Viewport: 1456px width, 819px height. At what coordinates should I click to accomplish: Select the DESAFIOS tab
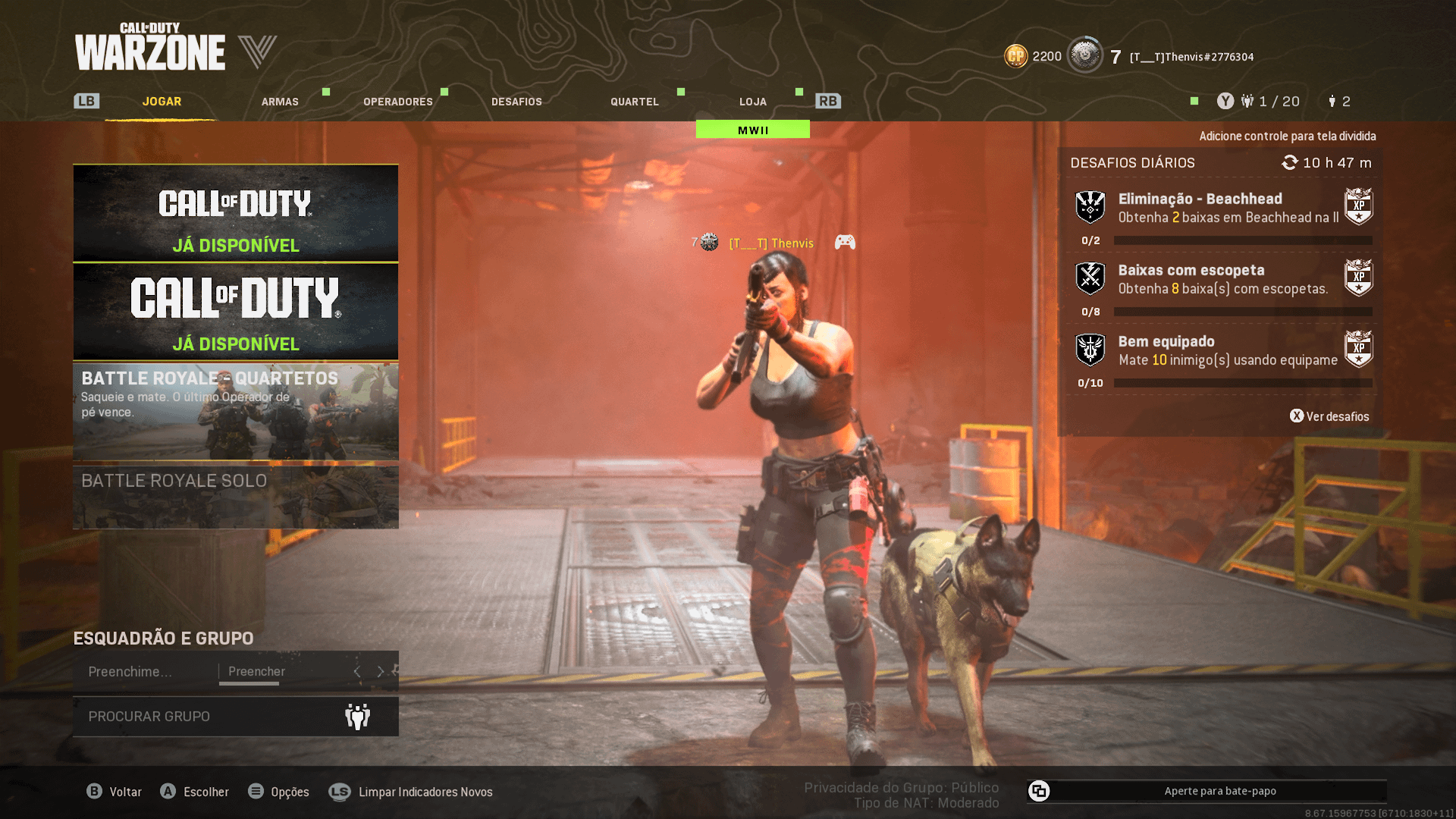coord(516,102)
